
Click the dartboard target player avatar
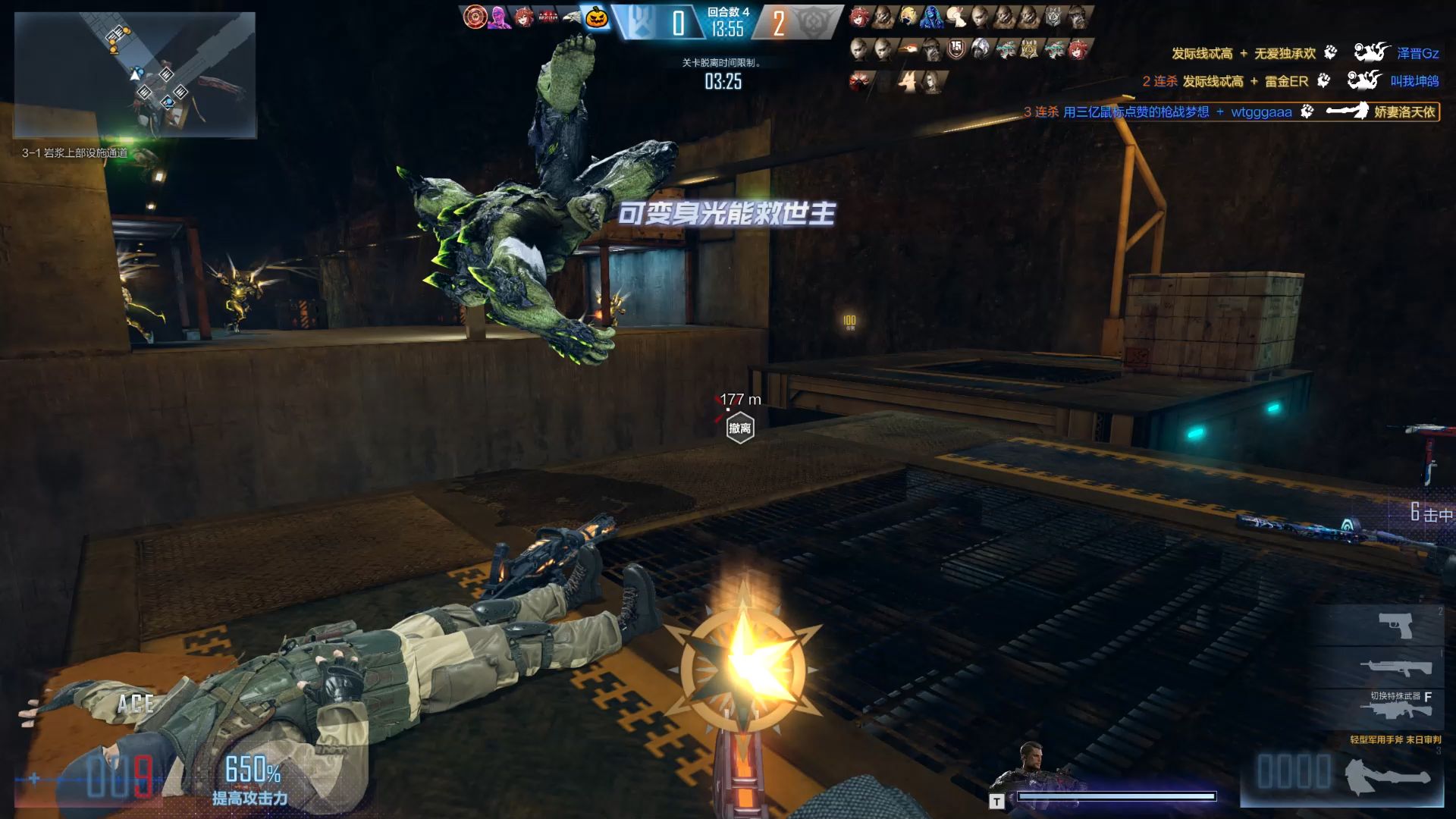pyautogui.click(x=475, y=17)
